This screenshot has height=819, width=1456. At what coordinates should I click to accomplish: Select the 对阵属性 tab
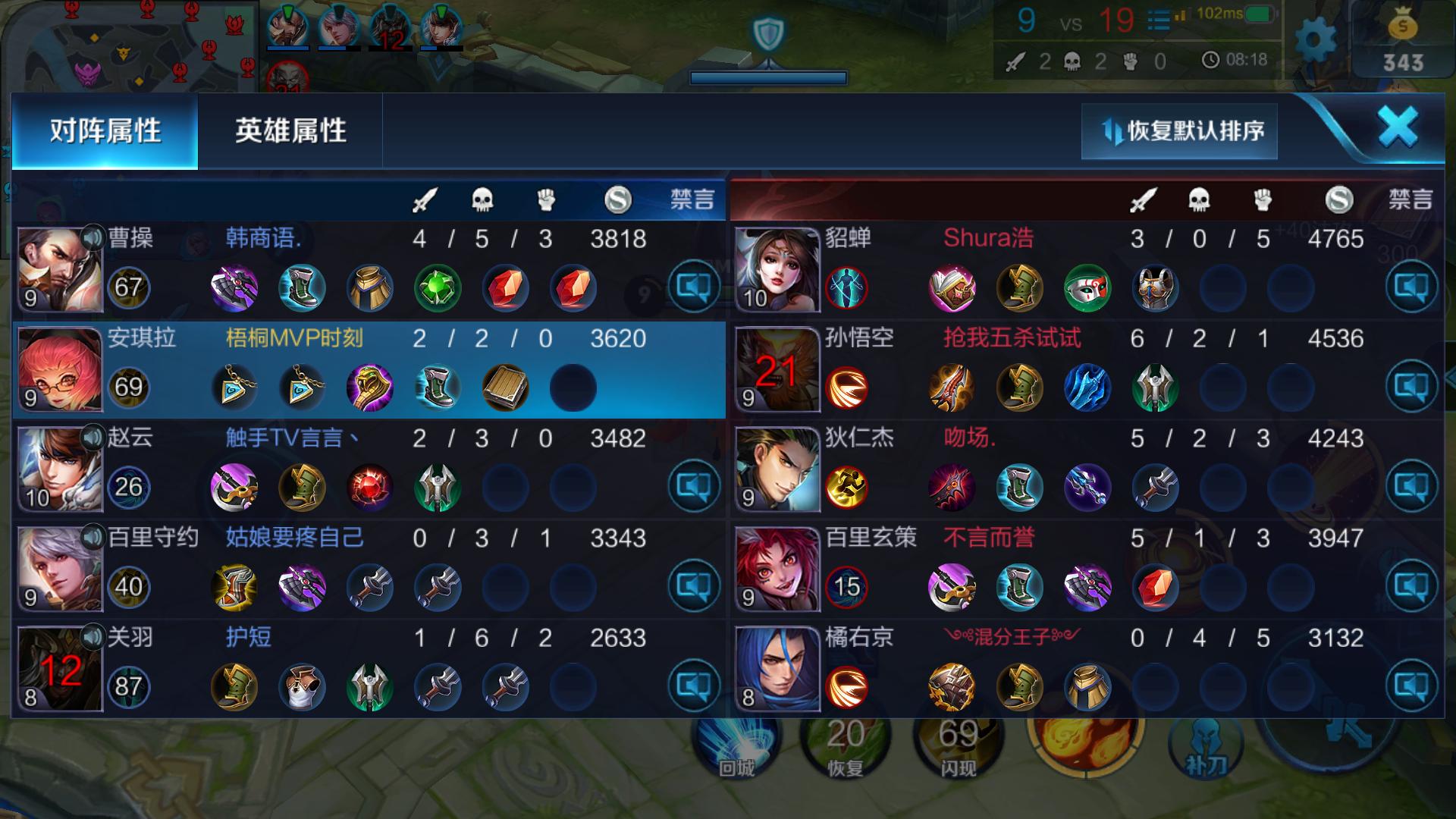pos(105,131)
